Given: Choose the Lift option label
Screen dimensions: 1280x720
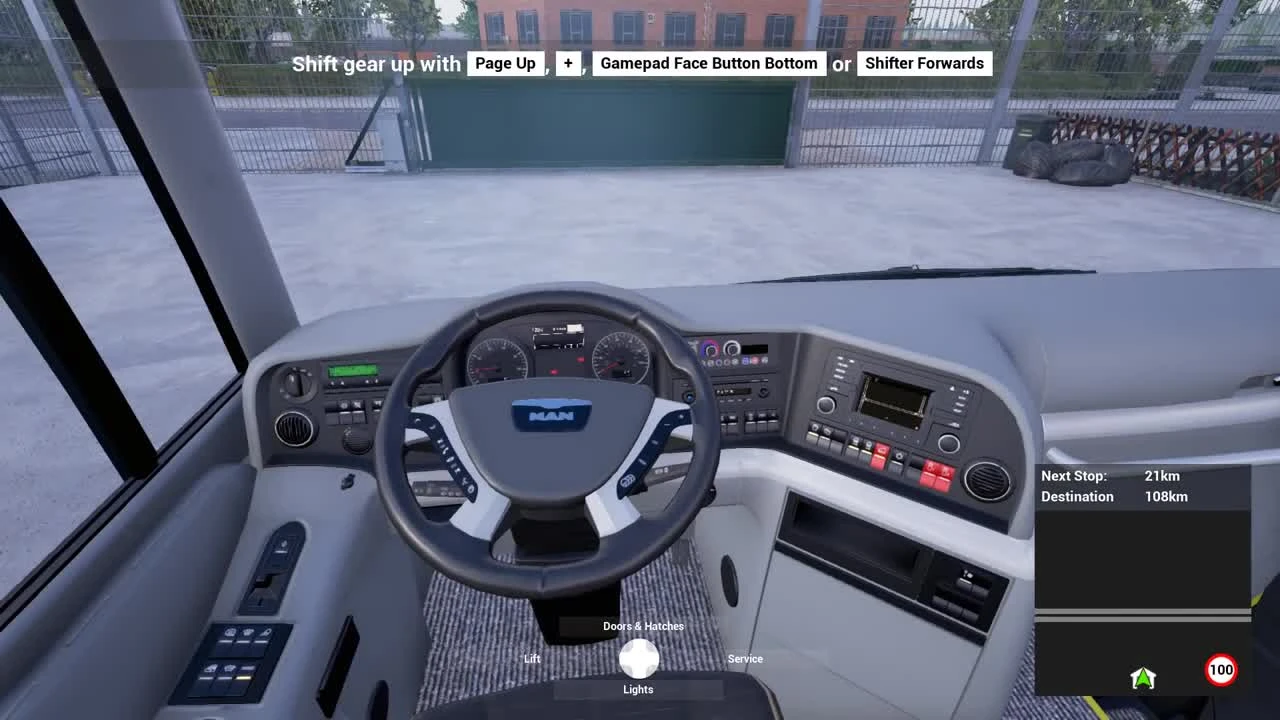Looking at the screenshot, I should coord(531,658).
